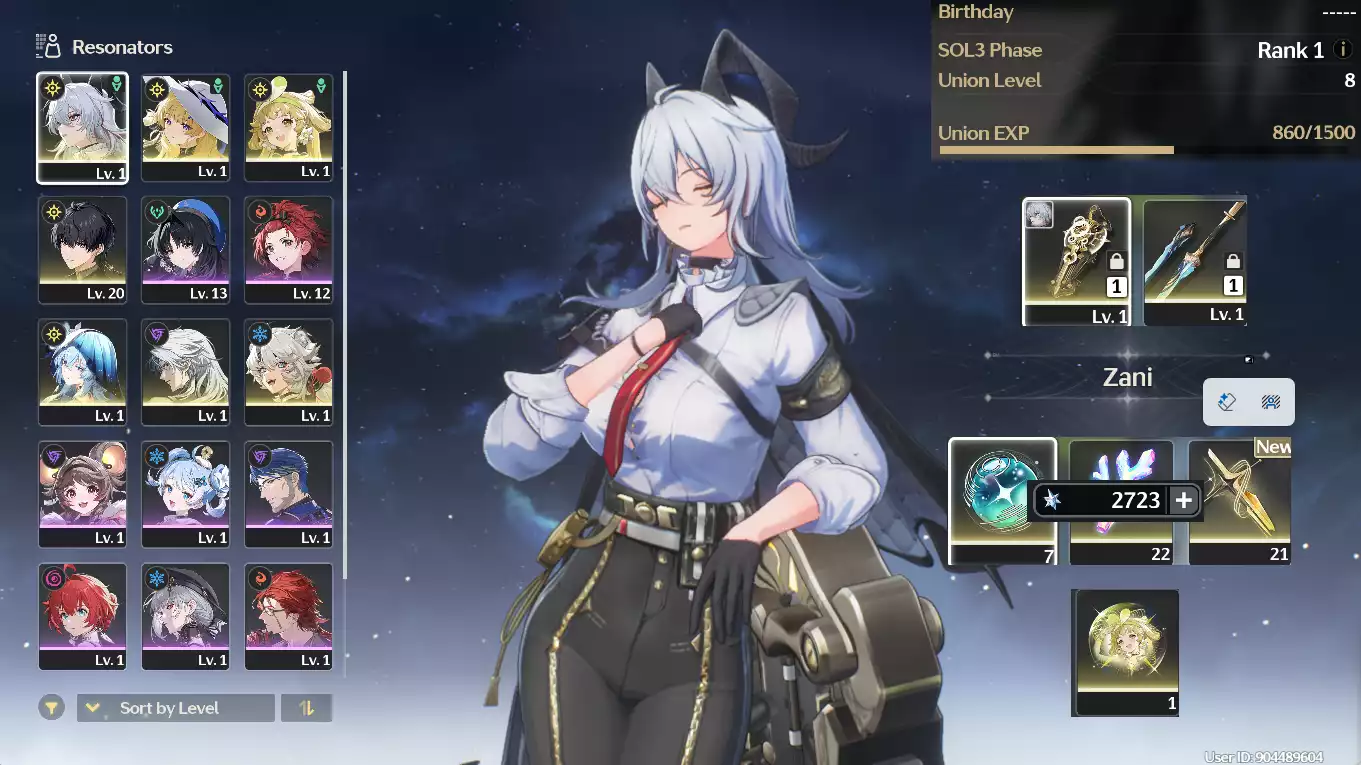
Task: Open the Sort by Level dropdown
Action: (175, 708)
